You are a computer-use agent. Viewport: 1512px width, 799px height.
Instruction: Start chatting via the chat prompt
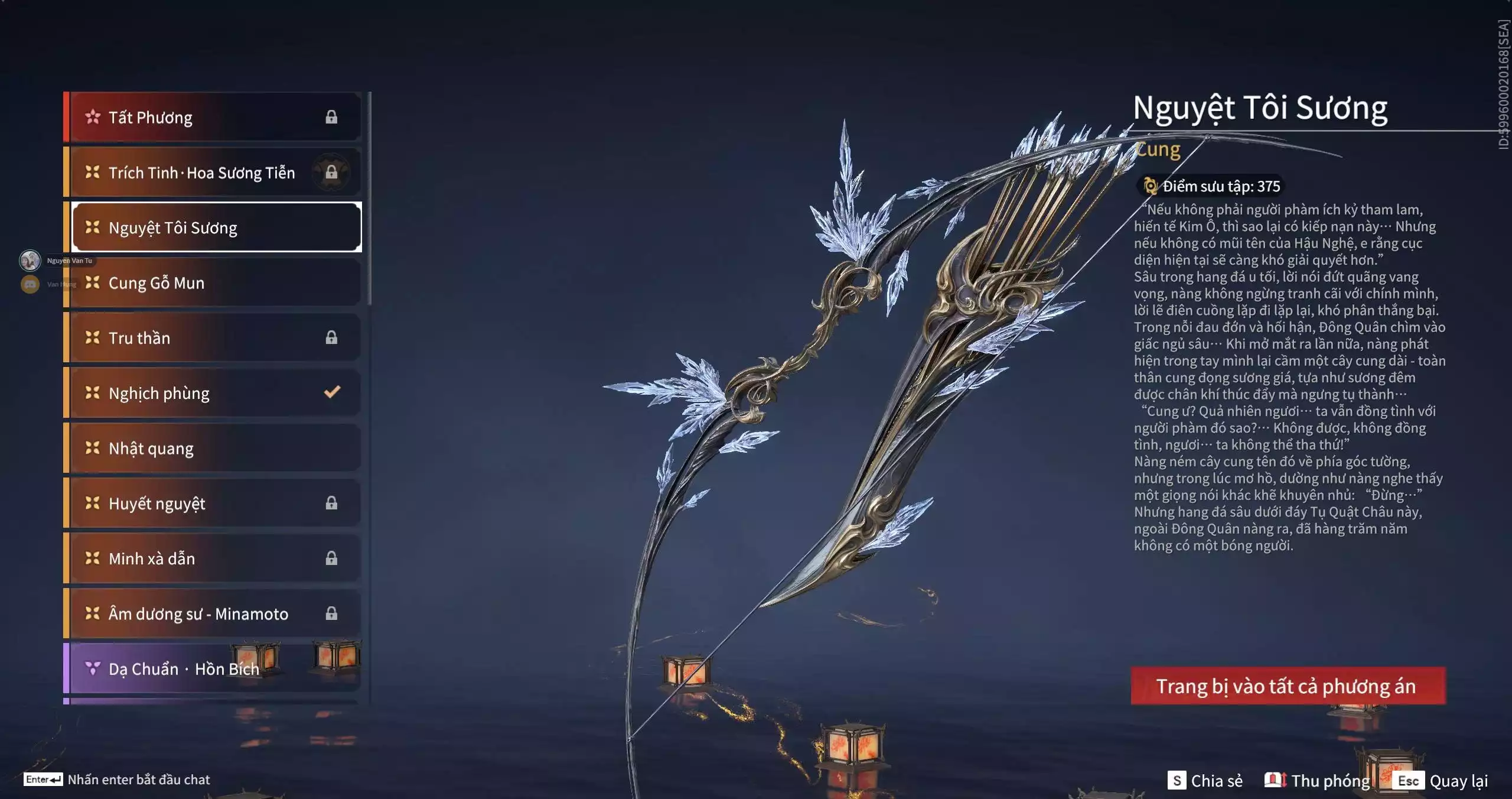118,779
